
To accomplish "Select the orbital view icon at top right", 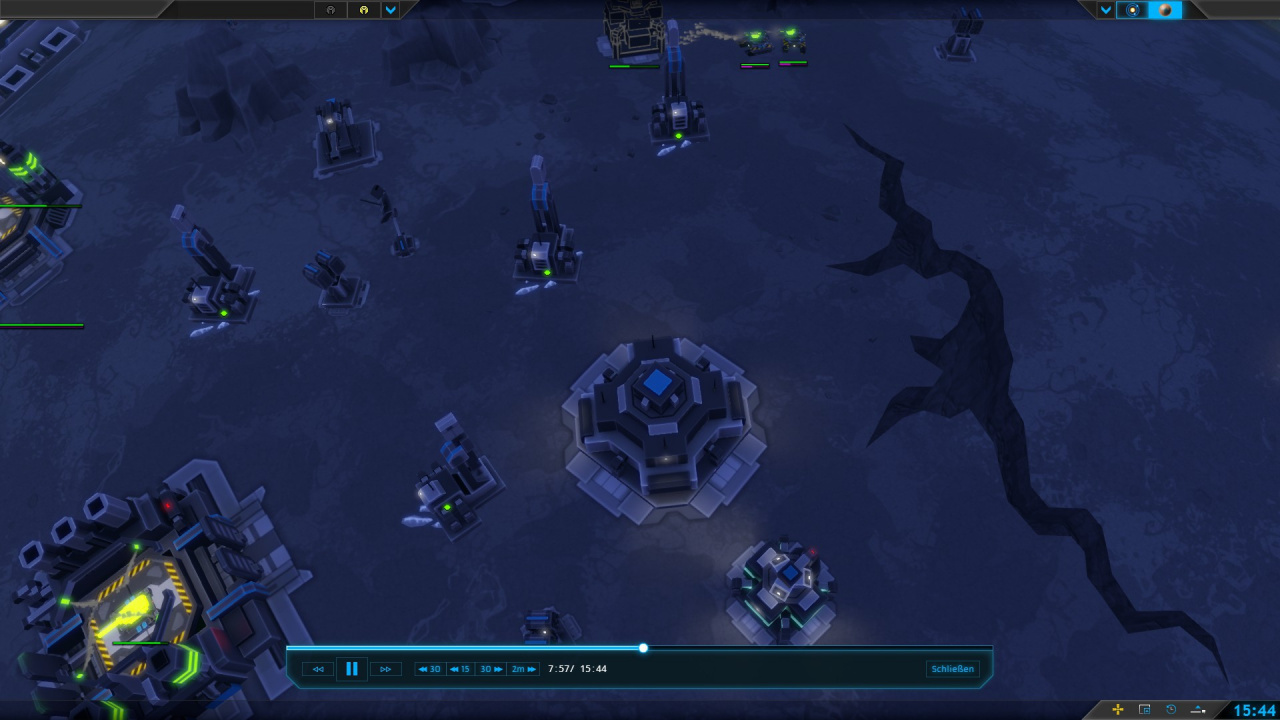I will point(1133,10).
